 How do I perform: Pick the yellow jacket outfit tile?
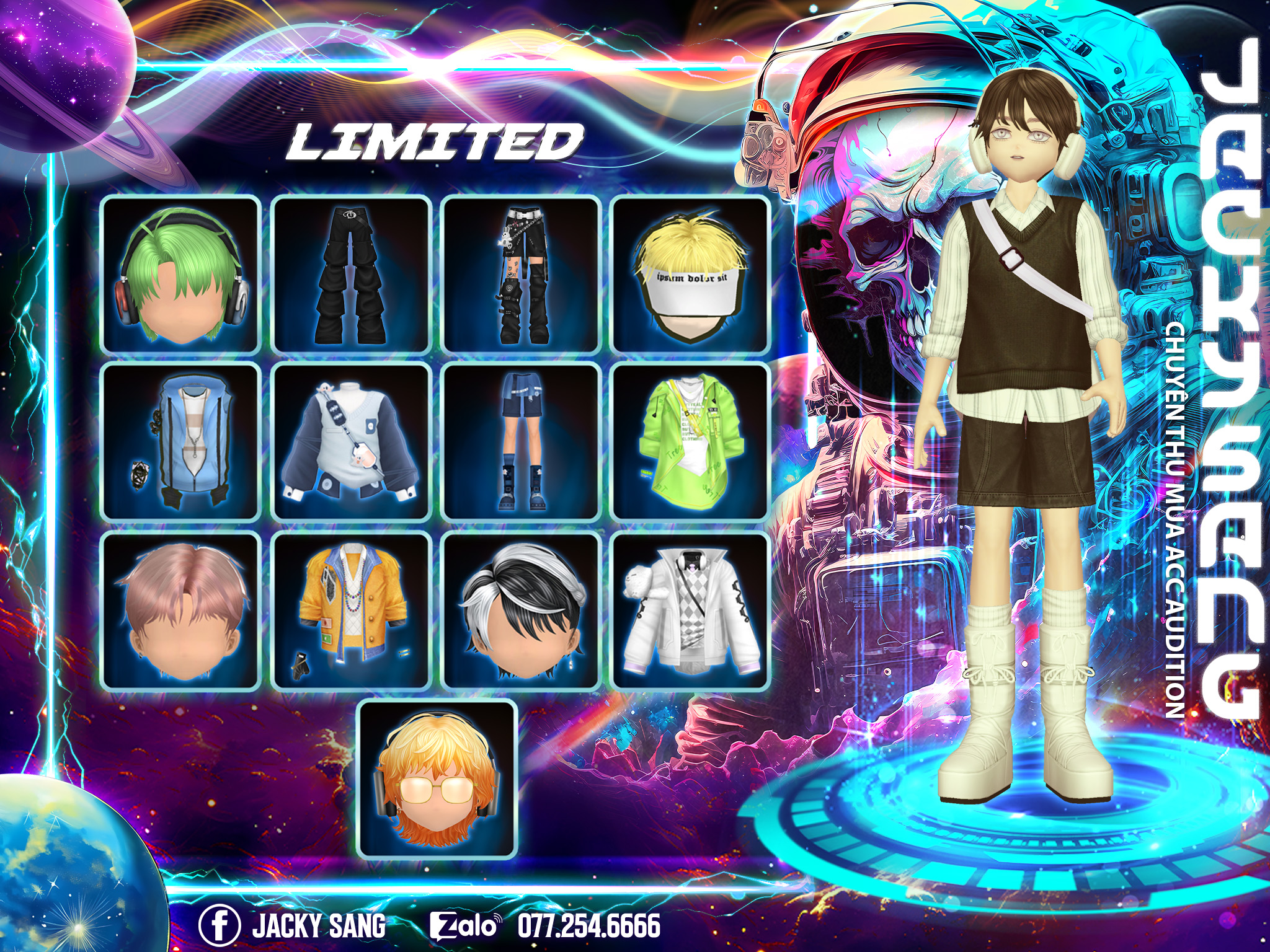point(351,610)
